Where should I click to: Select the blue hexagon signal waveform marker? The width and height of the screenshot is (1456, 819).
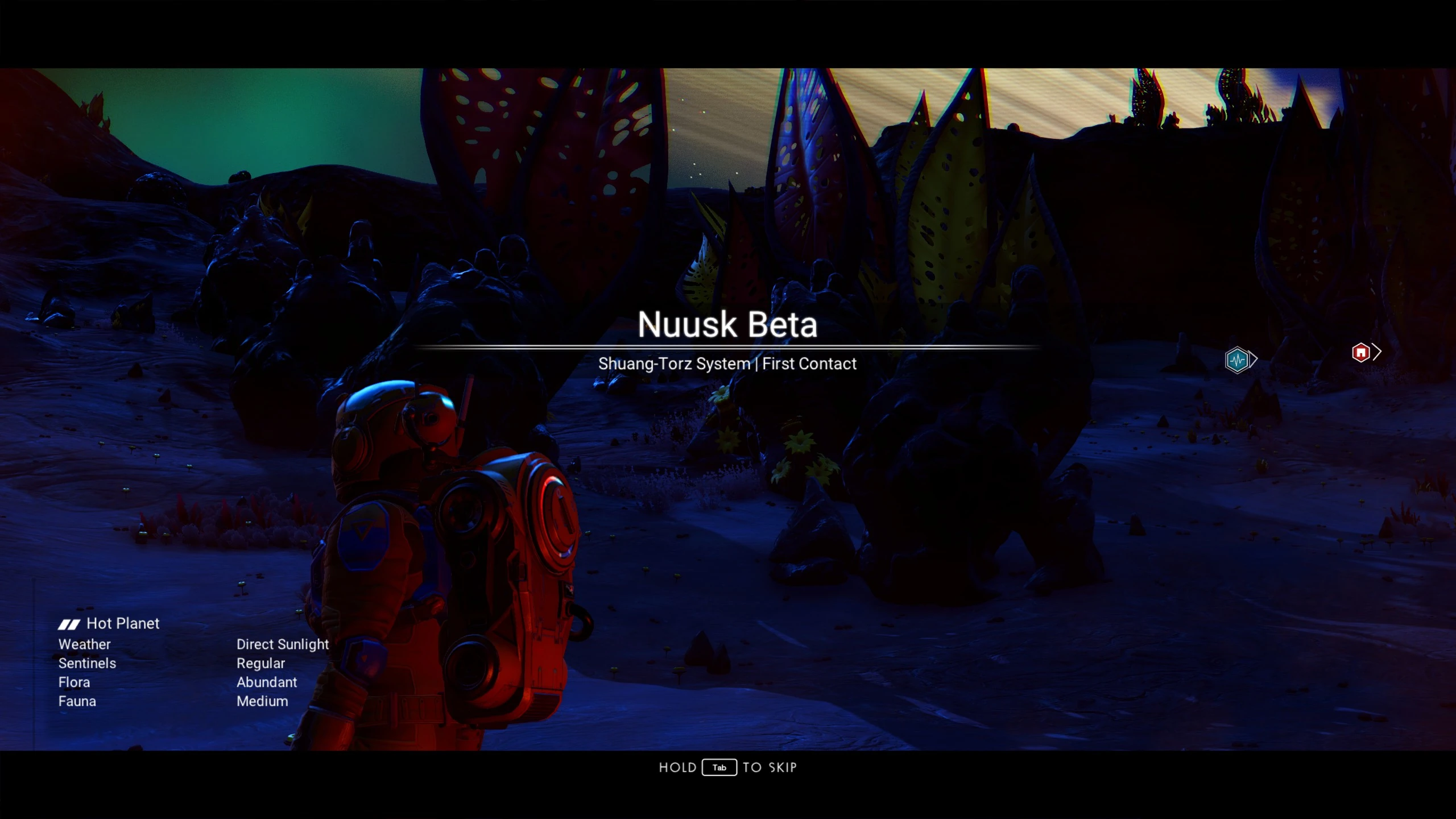coord(1237,360)
